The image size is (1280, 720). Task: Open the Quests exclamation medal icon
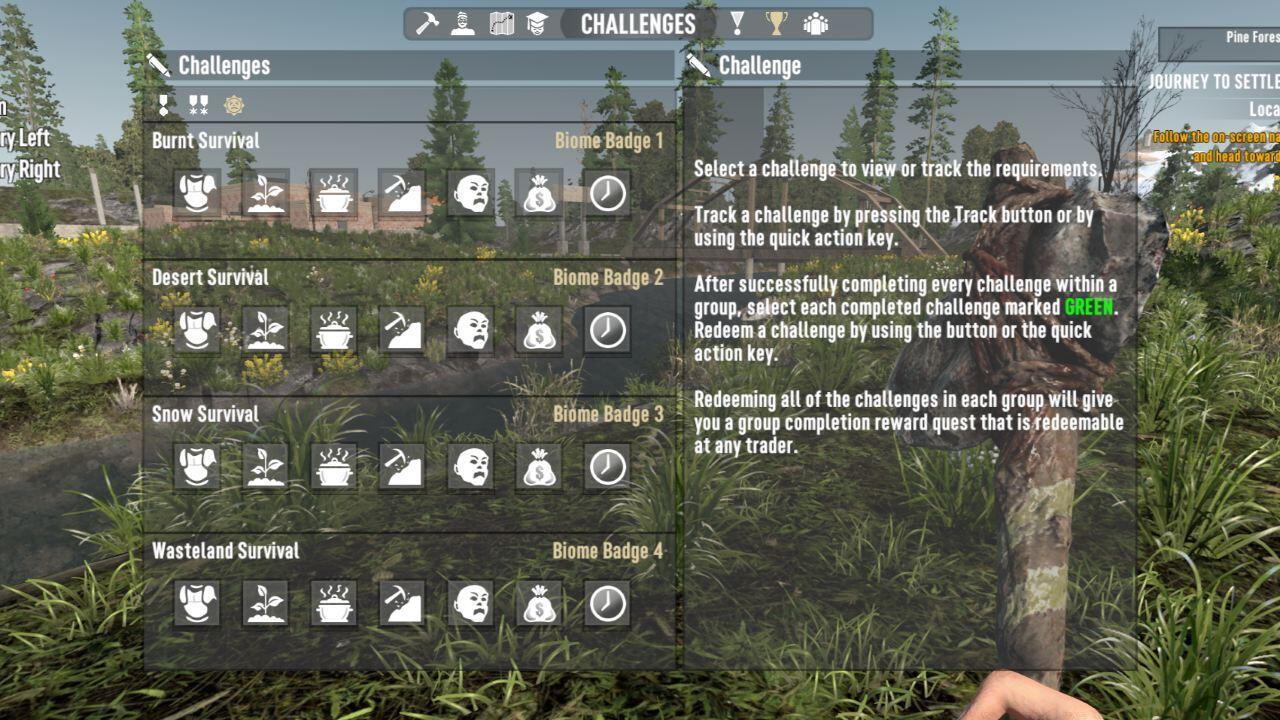pyautogui.click(x=736, y=25)
